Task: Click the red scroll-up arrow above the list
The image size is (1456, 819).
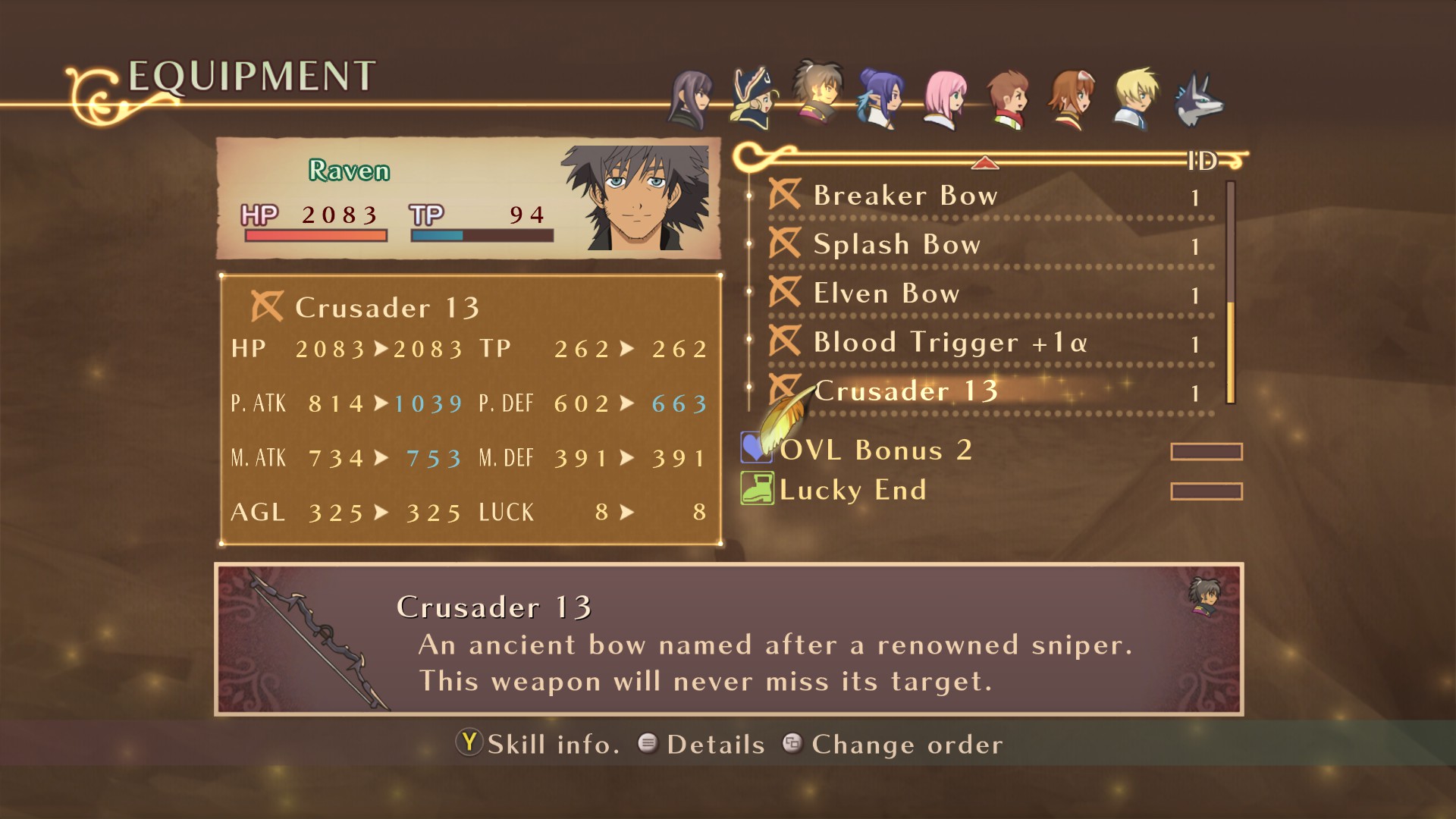Action: [x=984, y=162]
